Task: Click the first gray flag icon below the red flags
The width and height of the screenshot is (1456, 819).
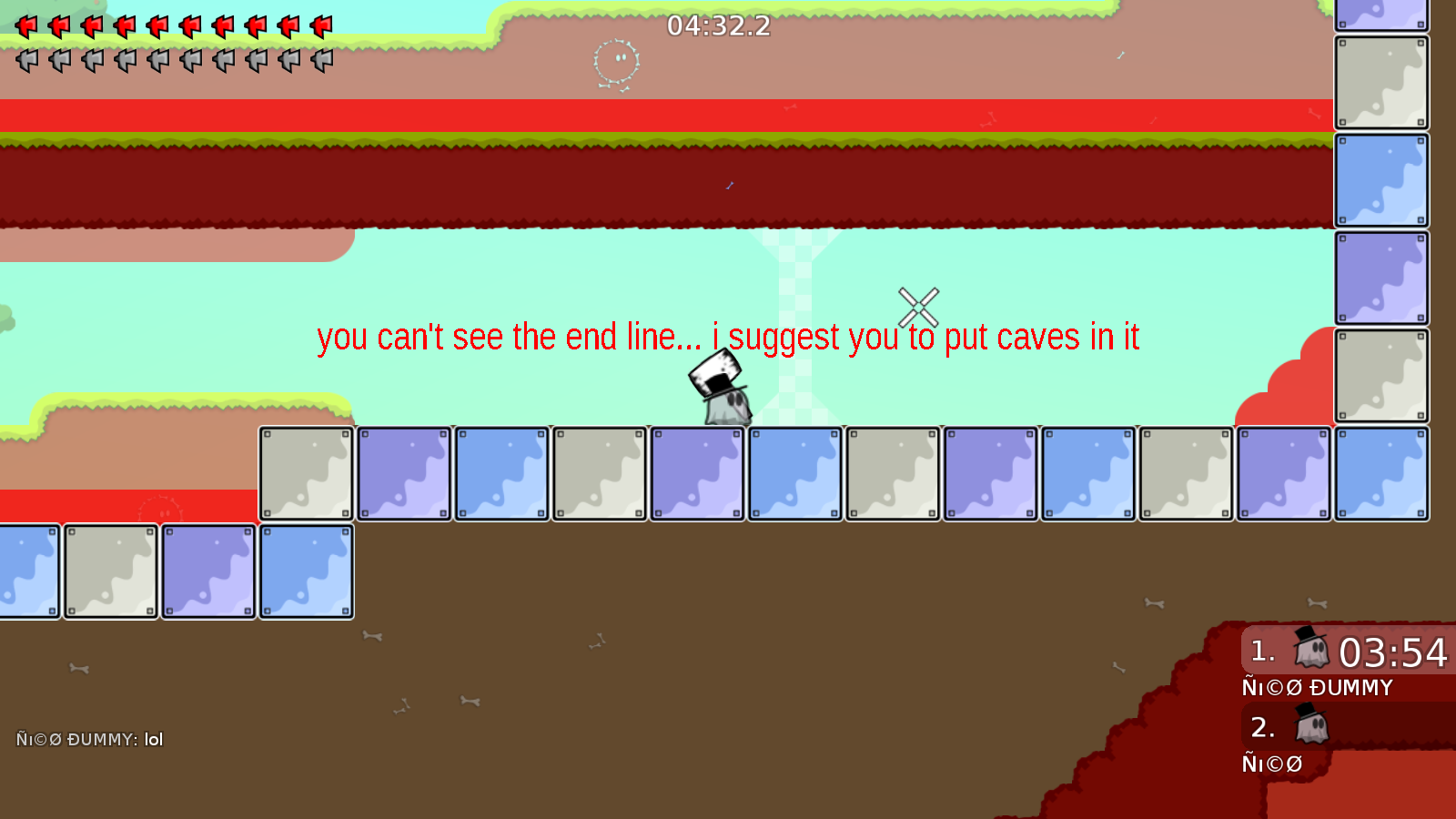Action: coord(25,61)
